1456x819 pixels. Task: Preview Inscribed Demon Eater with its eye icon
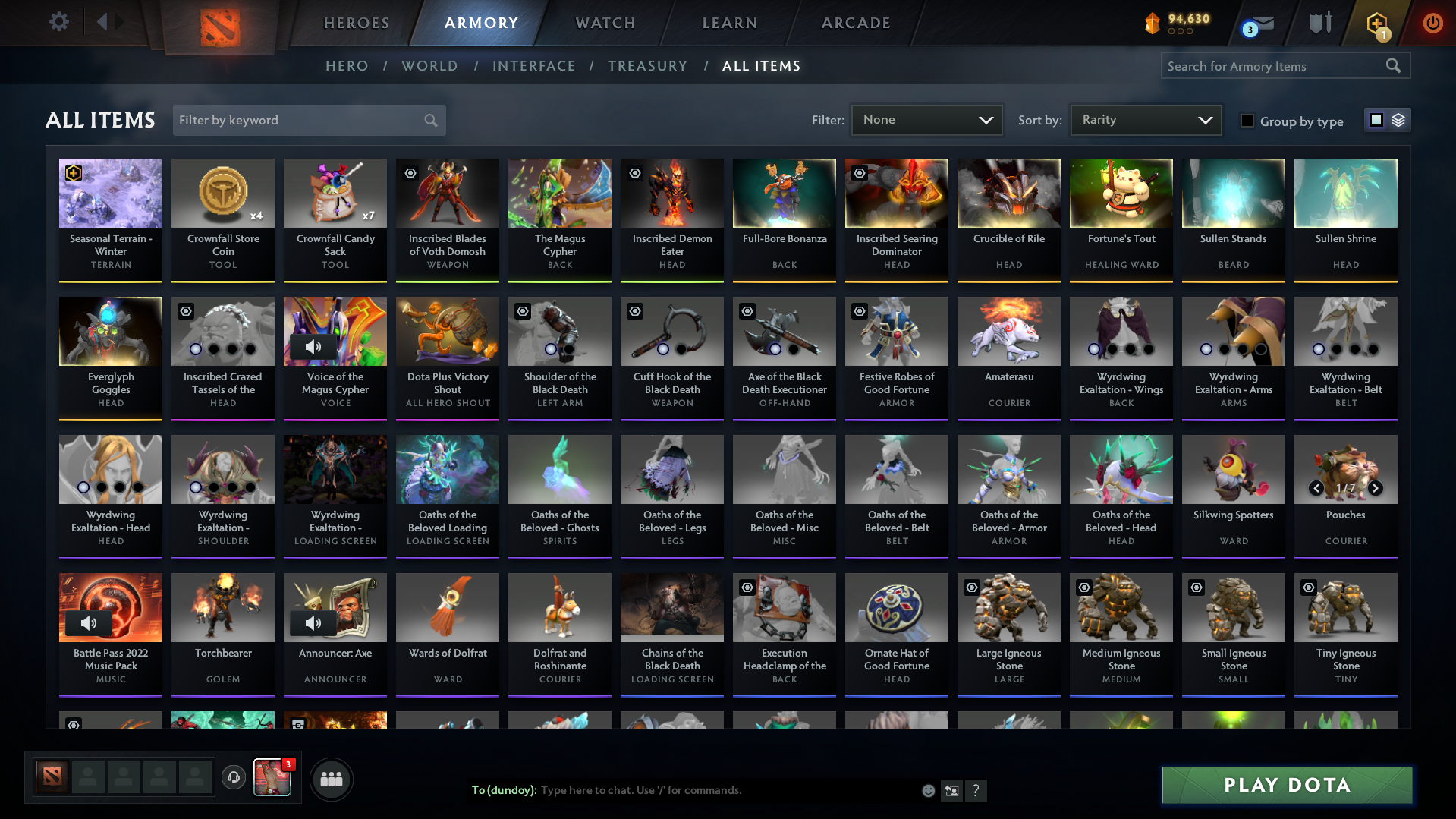[634, 173]
